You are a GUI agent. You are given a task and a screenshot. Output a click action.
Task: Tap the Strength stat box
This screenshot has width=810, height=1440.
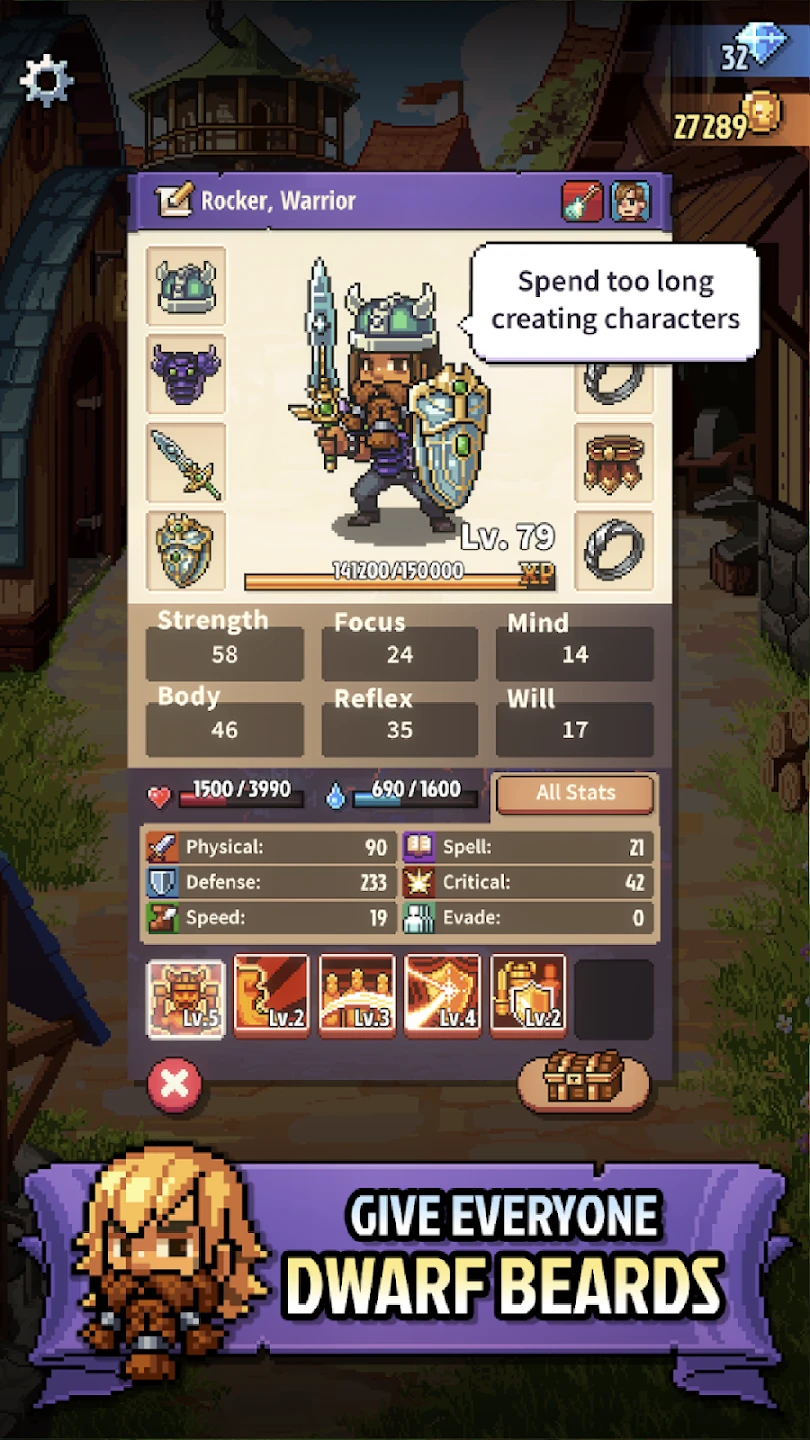pos(225,654)
